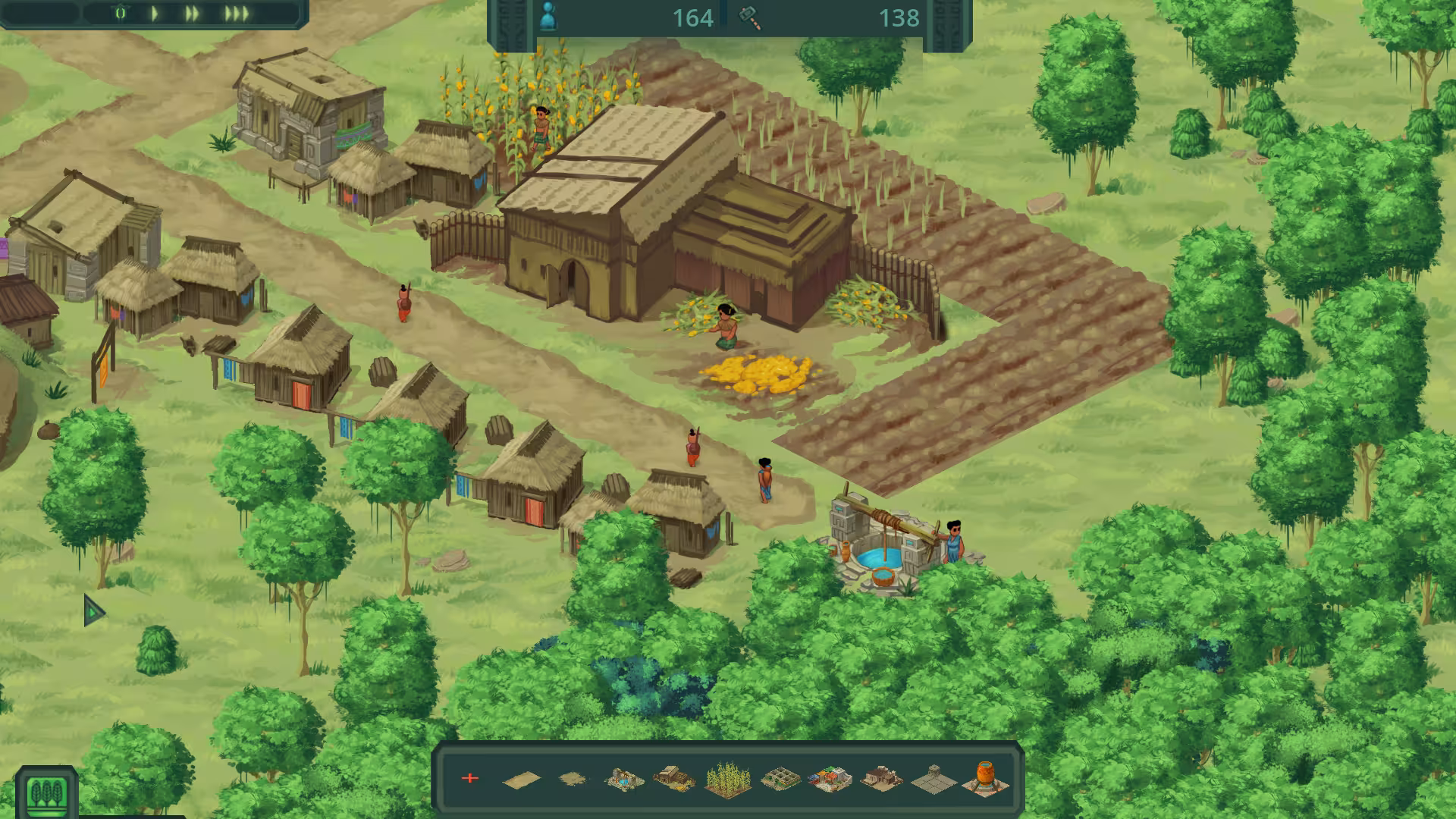
Task: Choose the irregular dirt patch tile
Action: [573, 779]
